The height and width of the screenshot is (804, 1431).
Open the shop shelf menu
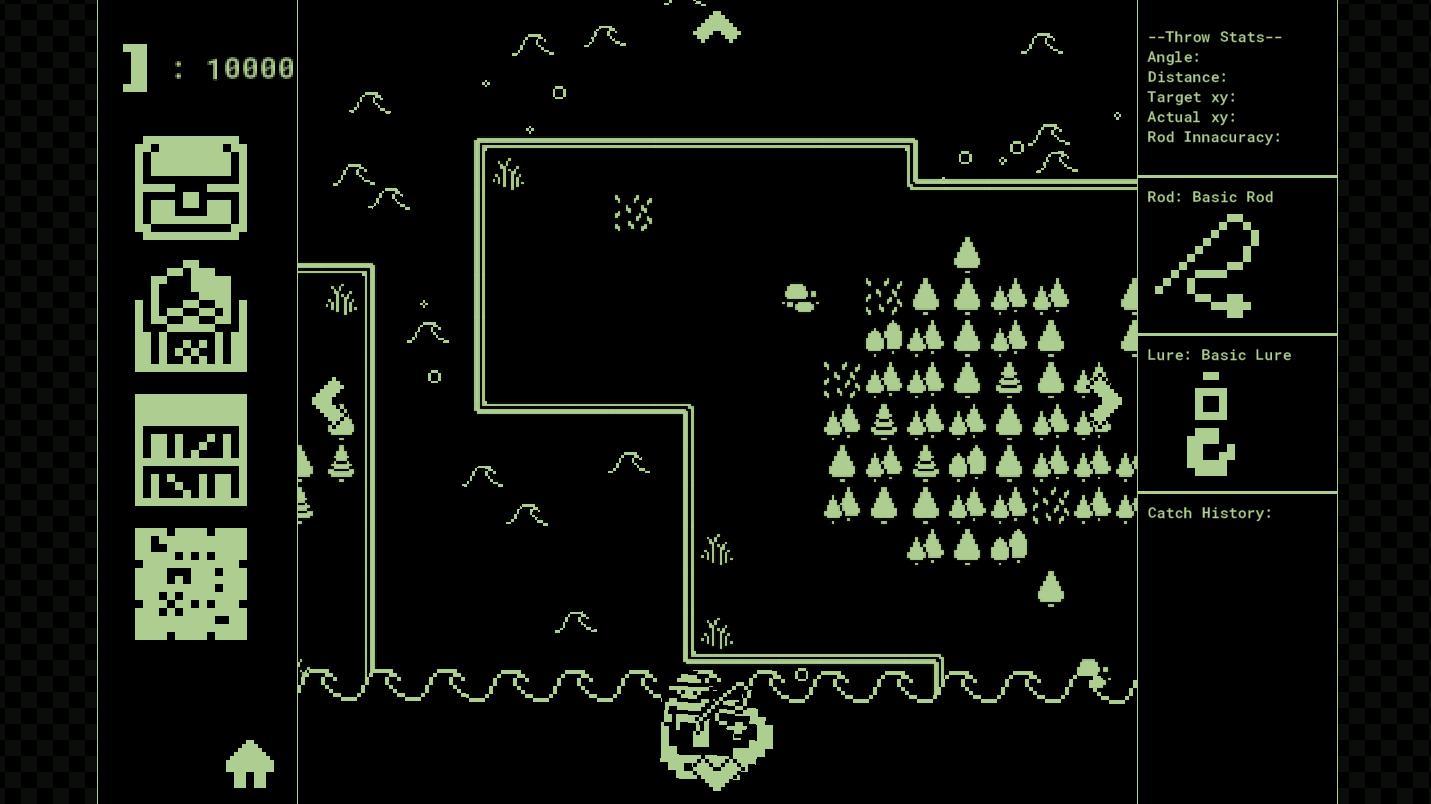coord(190,452)
